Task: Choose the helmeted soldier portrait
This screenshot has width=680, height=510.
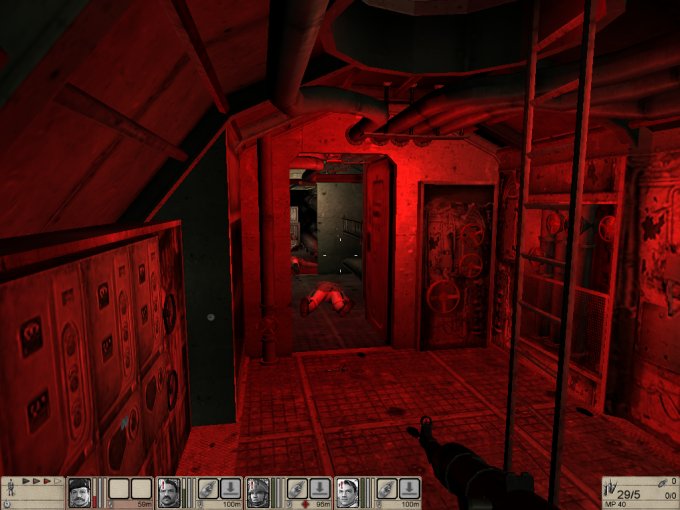Action: click(258, 490)
